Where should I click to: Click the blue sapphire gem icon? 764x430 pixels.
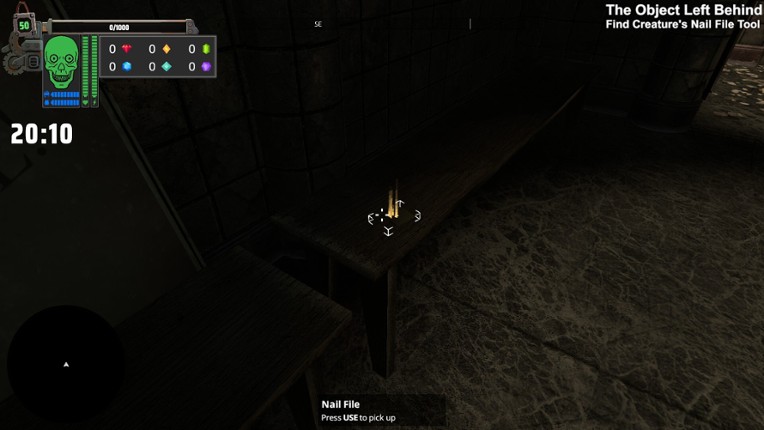click(127, 67)
